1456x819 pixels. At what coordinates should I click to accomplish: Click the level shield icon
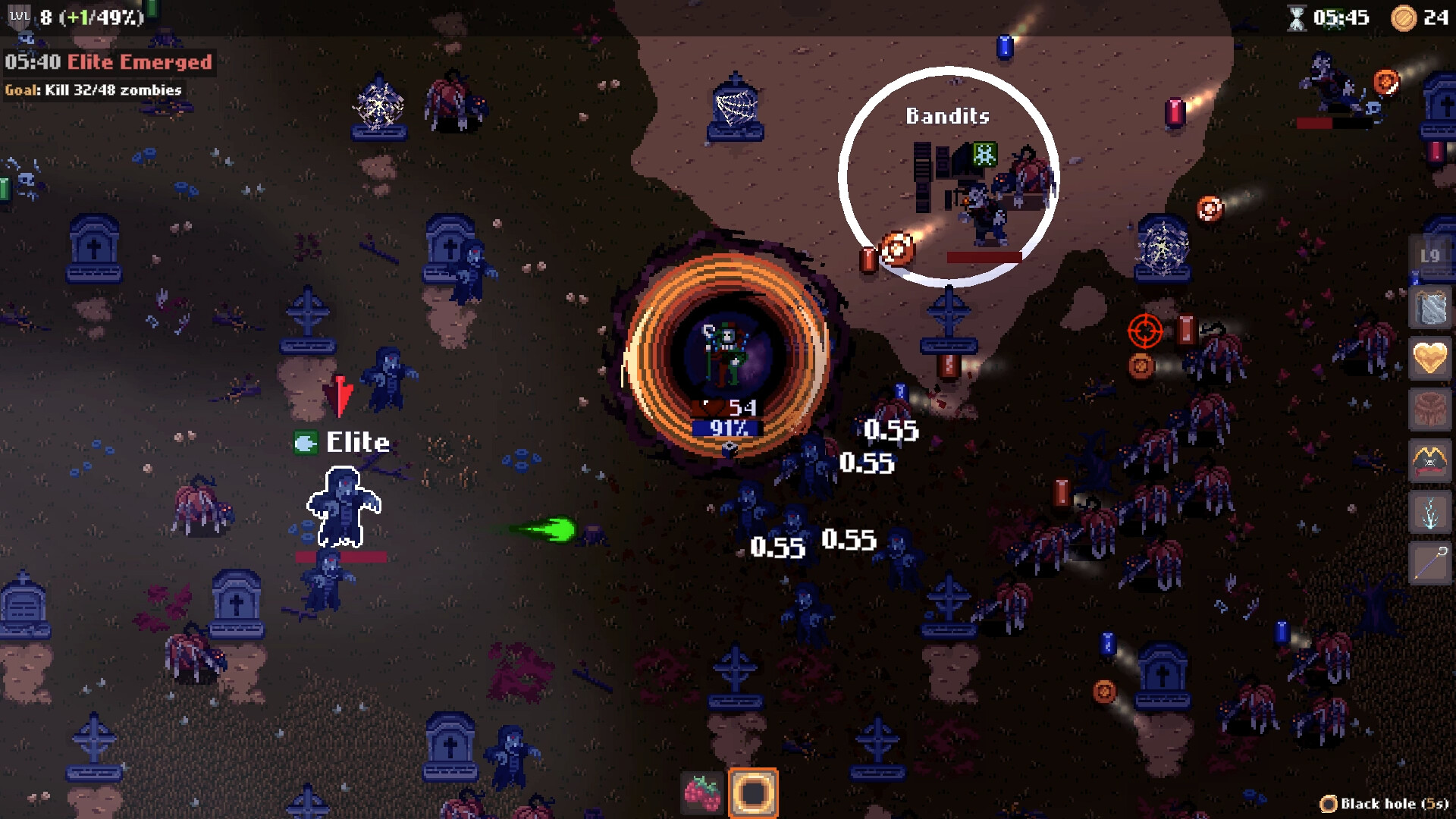(x=18, y=17)
